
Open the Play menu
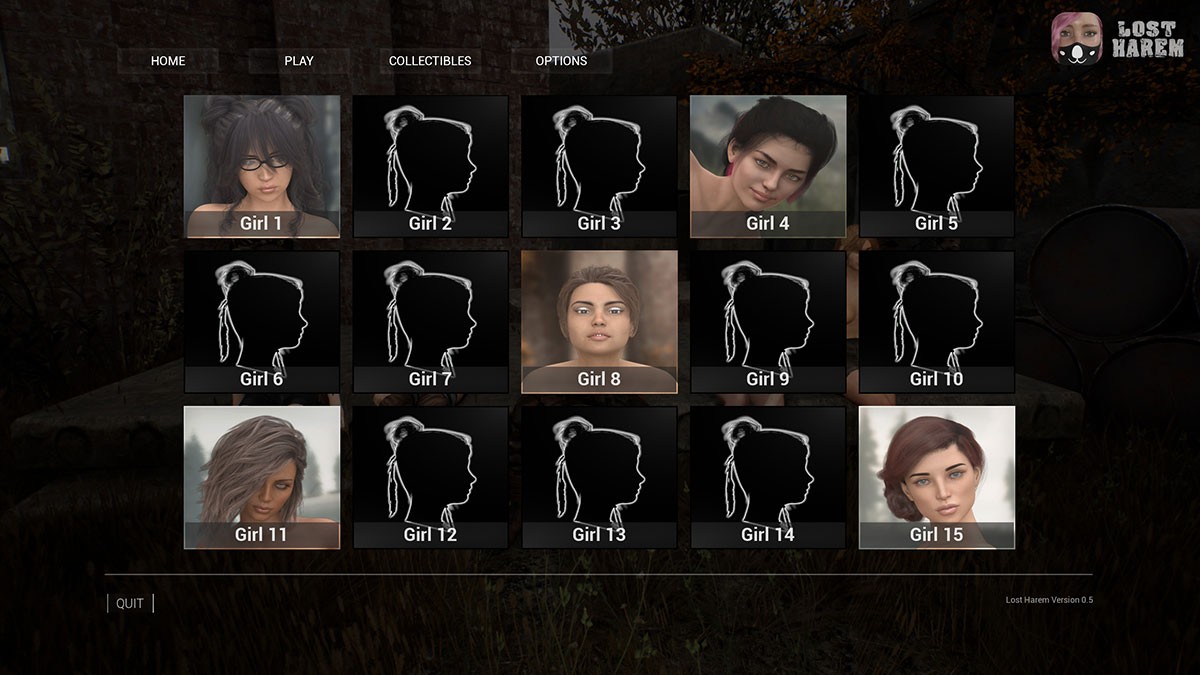(299, 61)
